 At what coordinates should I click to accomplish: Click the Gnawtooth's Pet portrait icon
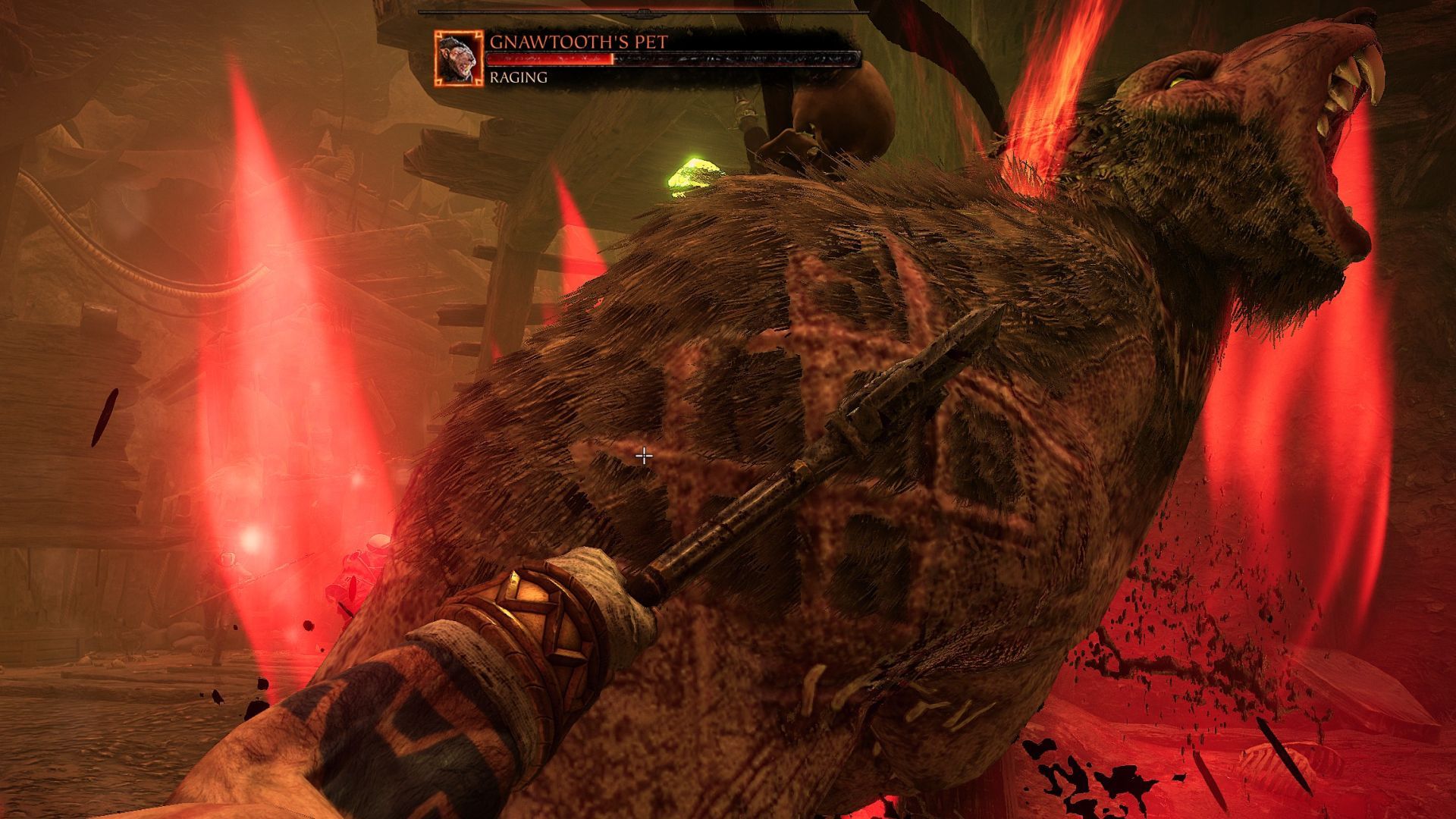[459, 57]
